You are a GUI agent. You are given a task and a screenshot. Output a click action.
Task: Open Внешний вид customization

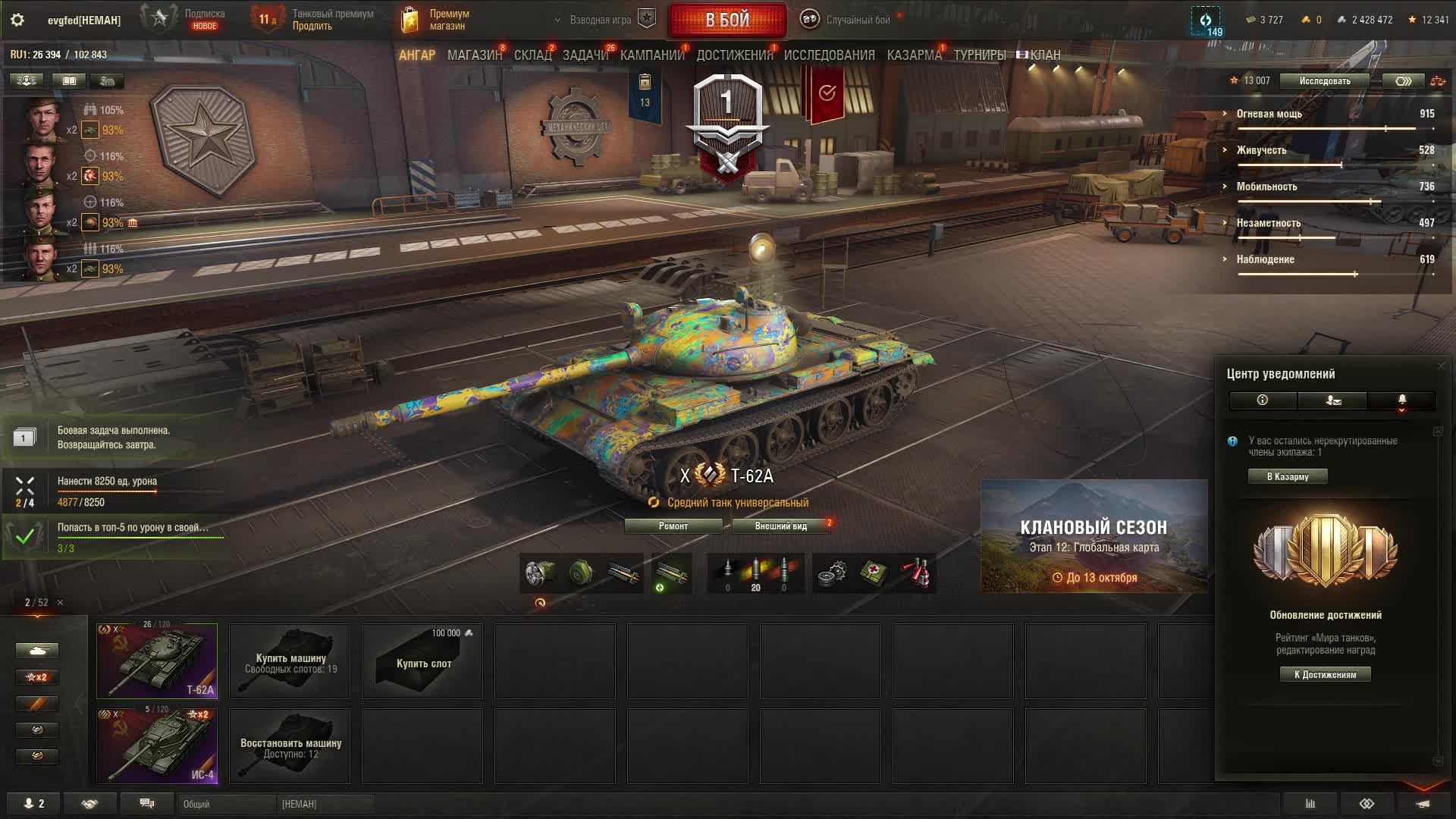click(780, 526)
